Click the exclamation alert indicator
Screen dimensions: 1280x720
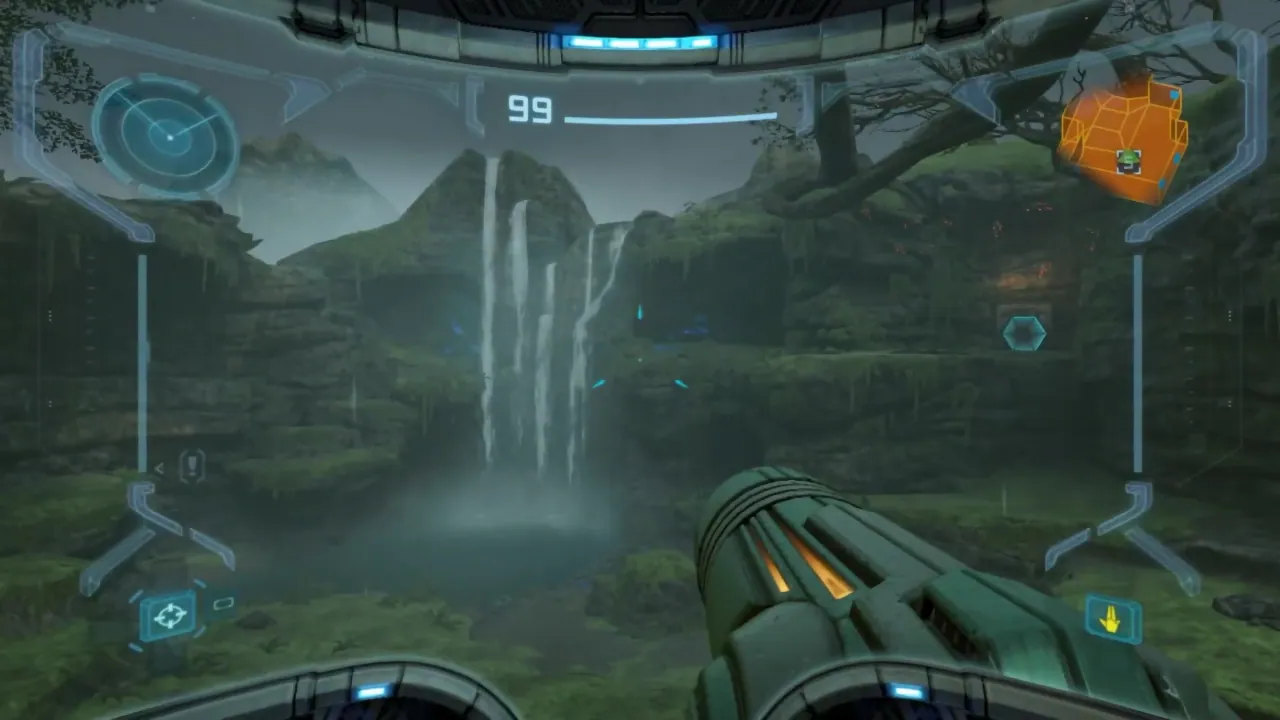(x=191, y=465)
